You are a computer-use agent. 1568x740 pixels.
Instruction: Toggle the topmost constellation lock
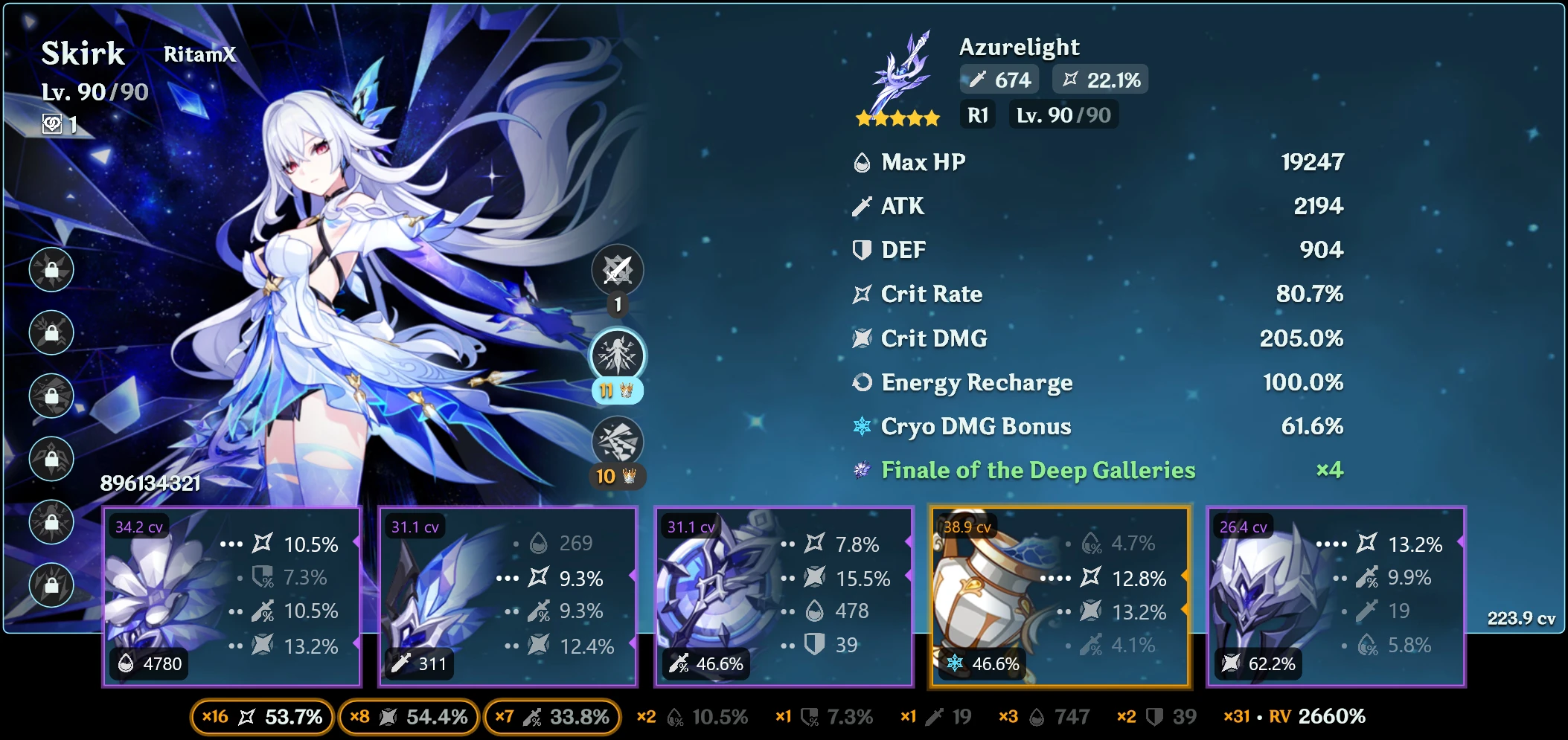tap(51, 270)
